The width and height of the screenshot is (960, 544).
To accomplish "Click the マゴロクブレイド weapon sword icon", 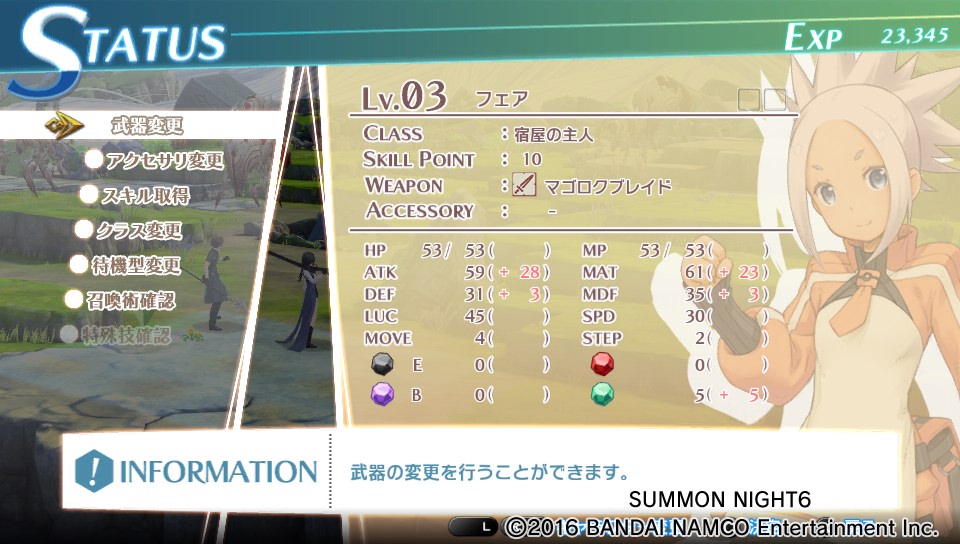I will [524, 185].
